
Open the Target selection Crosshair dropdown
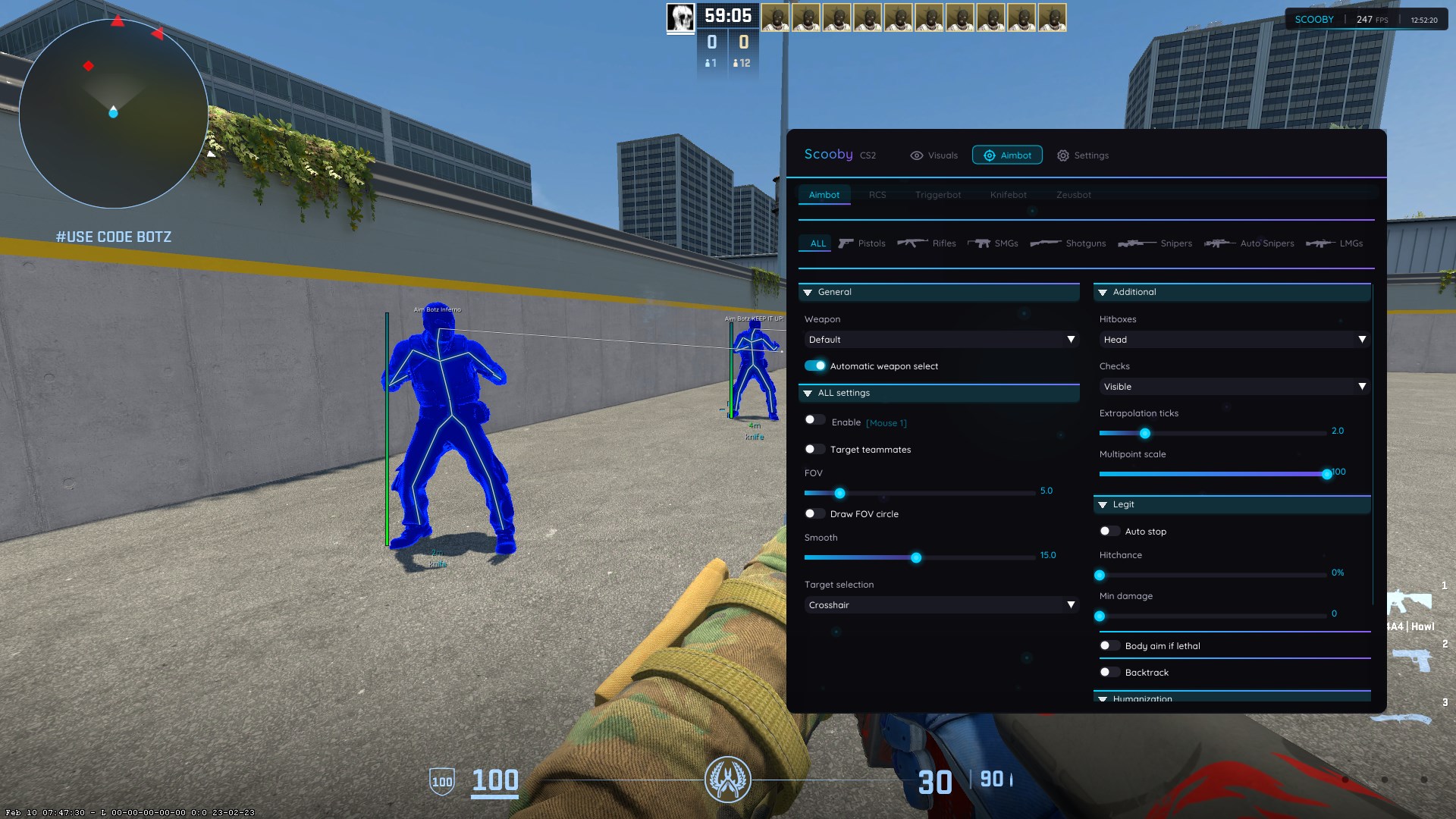pos(940,604)
